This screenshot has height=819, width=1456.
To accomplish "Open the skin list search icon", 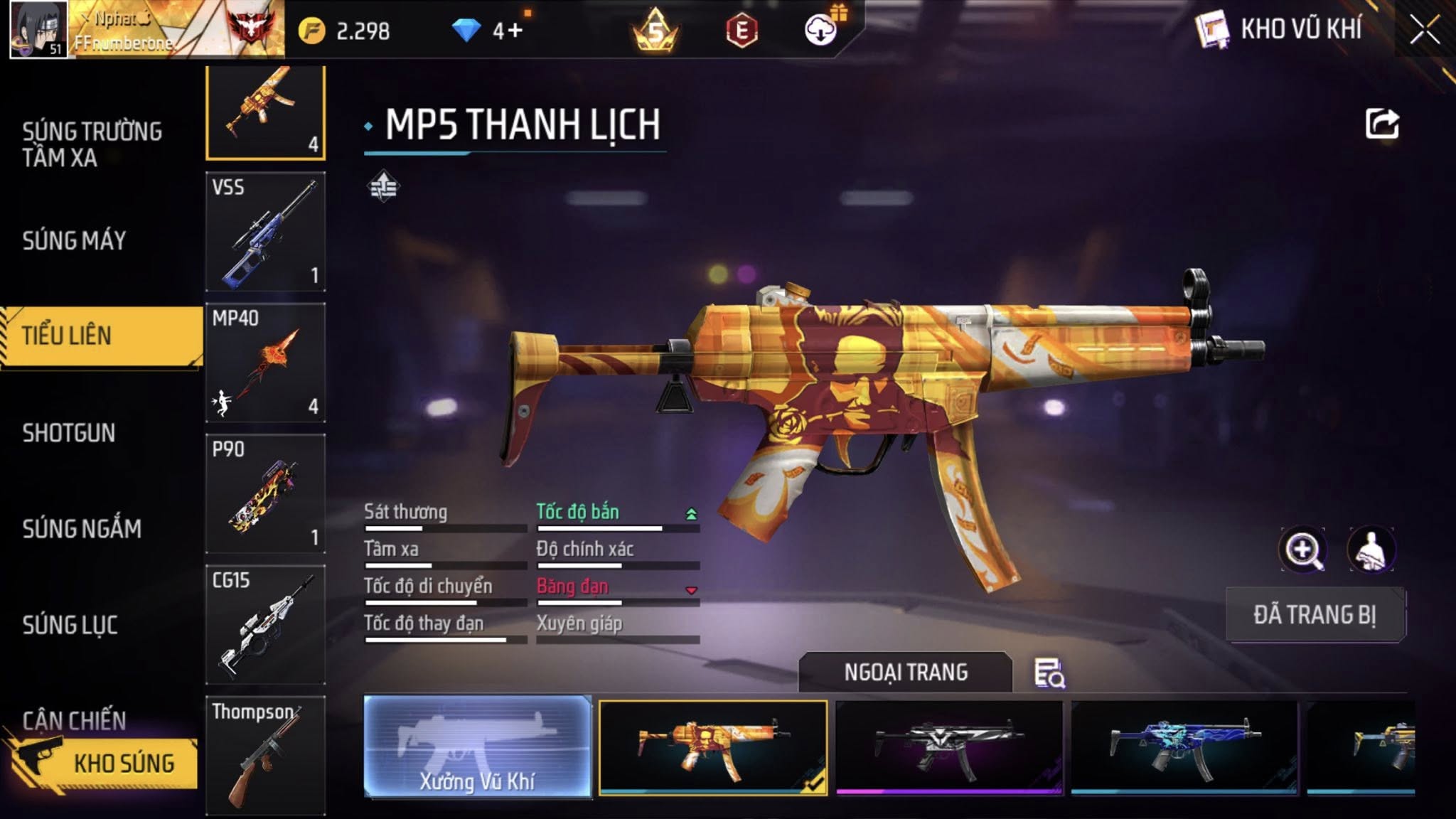I will click(1049, 673).
